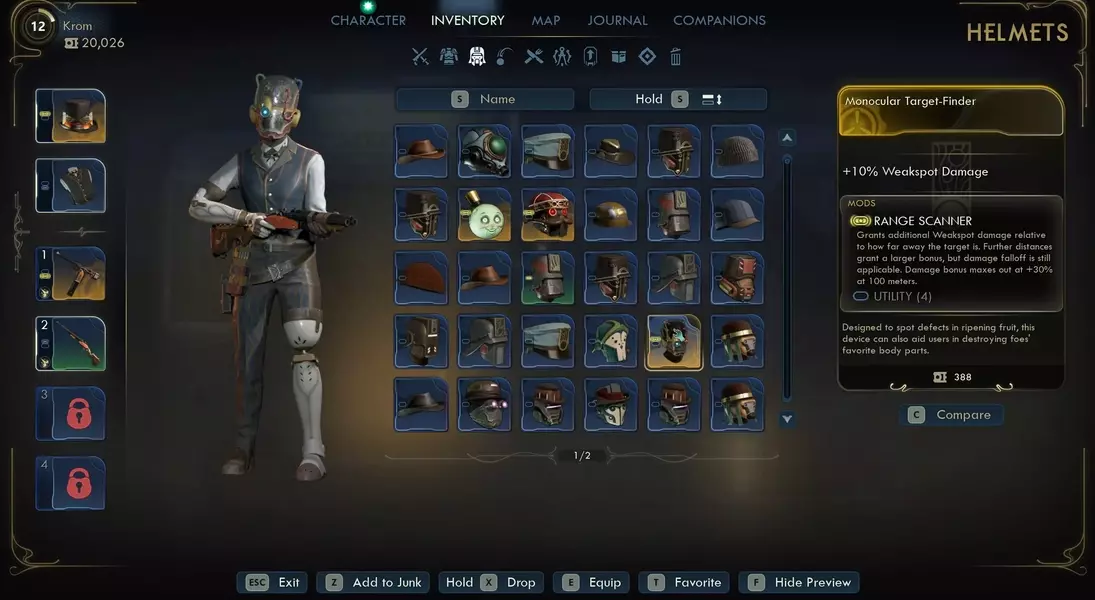Hide the character preview
The height and width of the screenshot is (600, 1095).
pyautogui.click(x=799, y=582)
